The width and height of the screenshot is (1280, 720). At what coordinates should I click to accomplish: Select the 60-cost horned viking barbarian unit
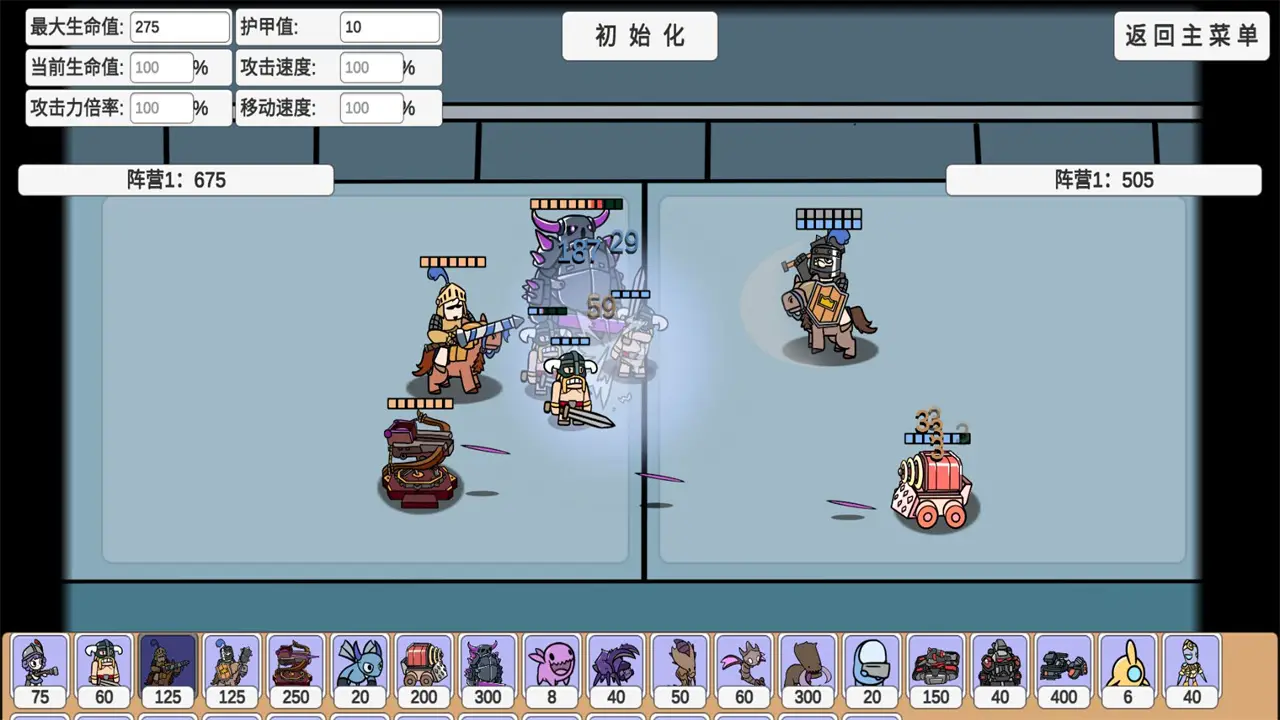coord(104,670)
